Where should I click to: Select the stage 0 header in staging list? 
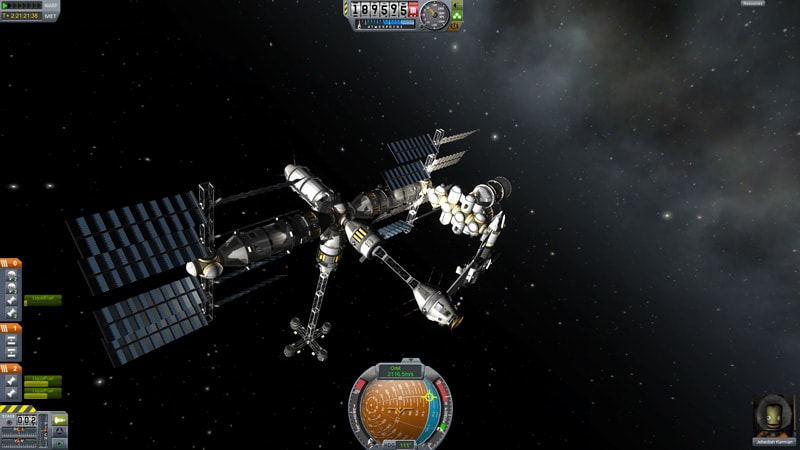coord(12,261)
